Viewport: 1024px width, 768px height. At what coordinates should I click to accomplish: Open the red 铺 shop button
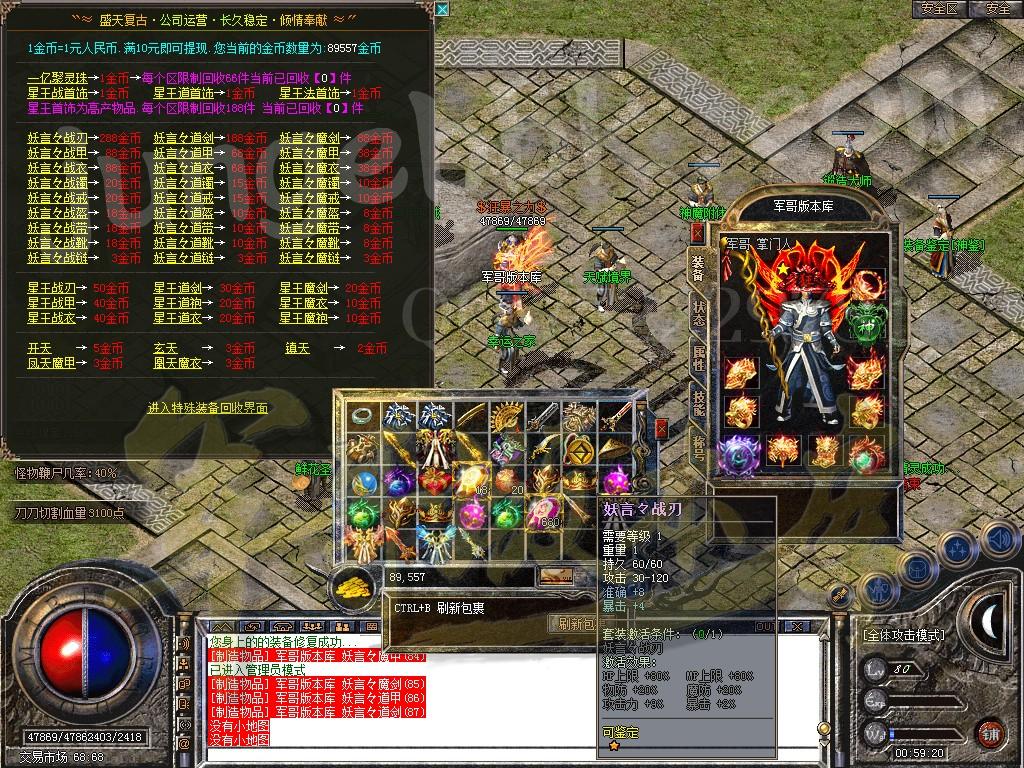[990, 732]
